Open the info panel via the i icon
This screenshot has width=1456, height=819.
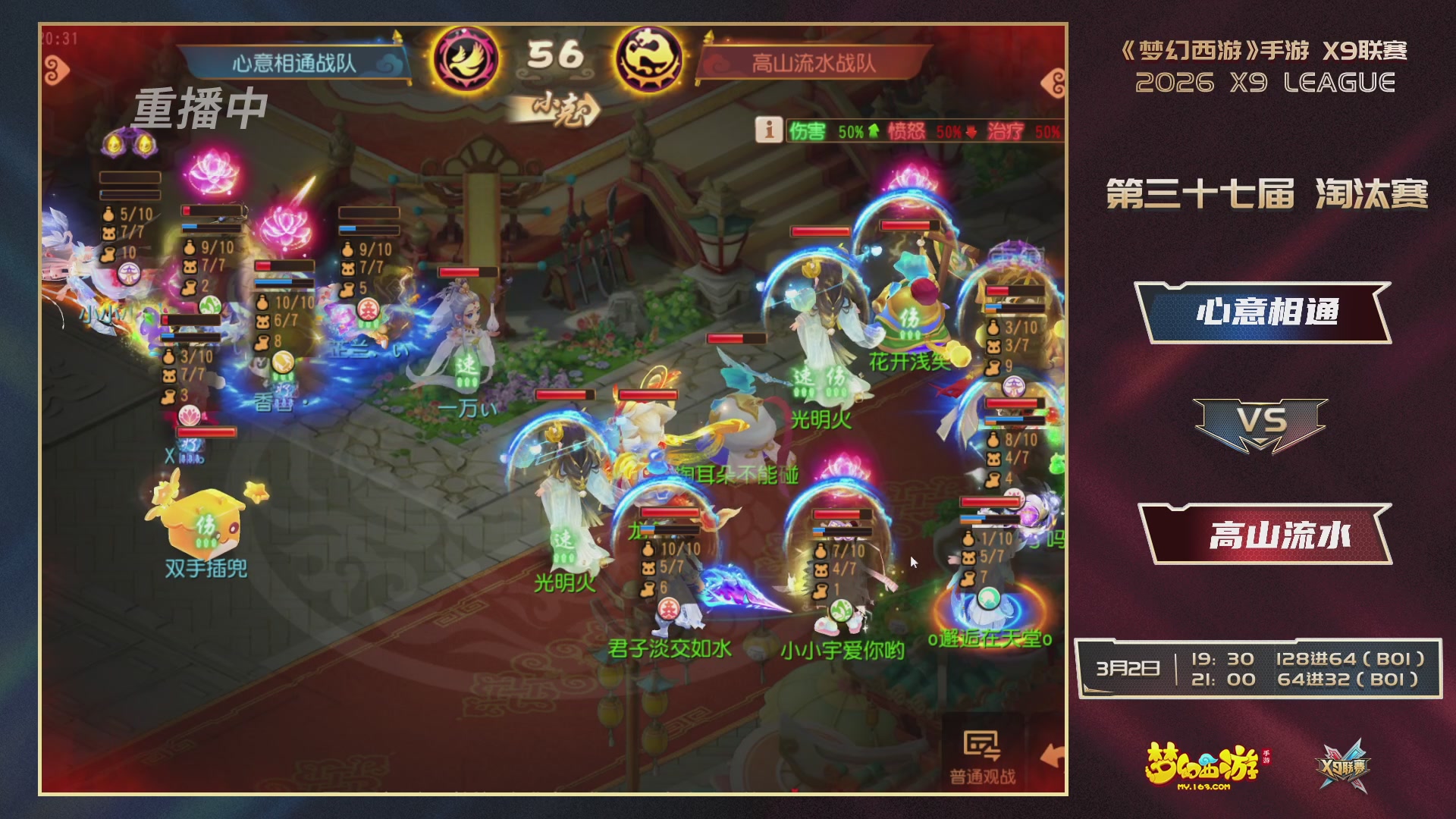point(768,130)
